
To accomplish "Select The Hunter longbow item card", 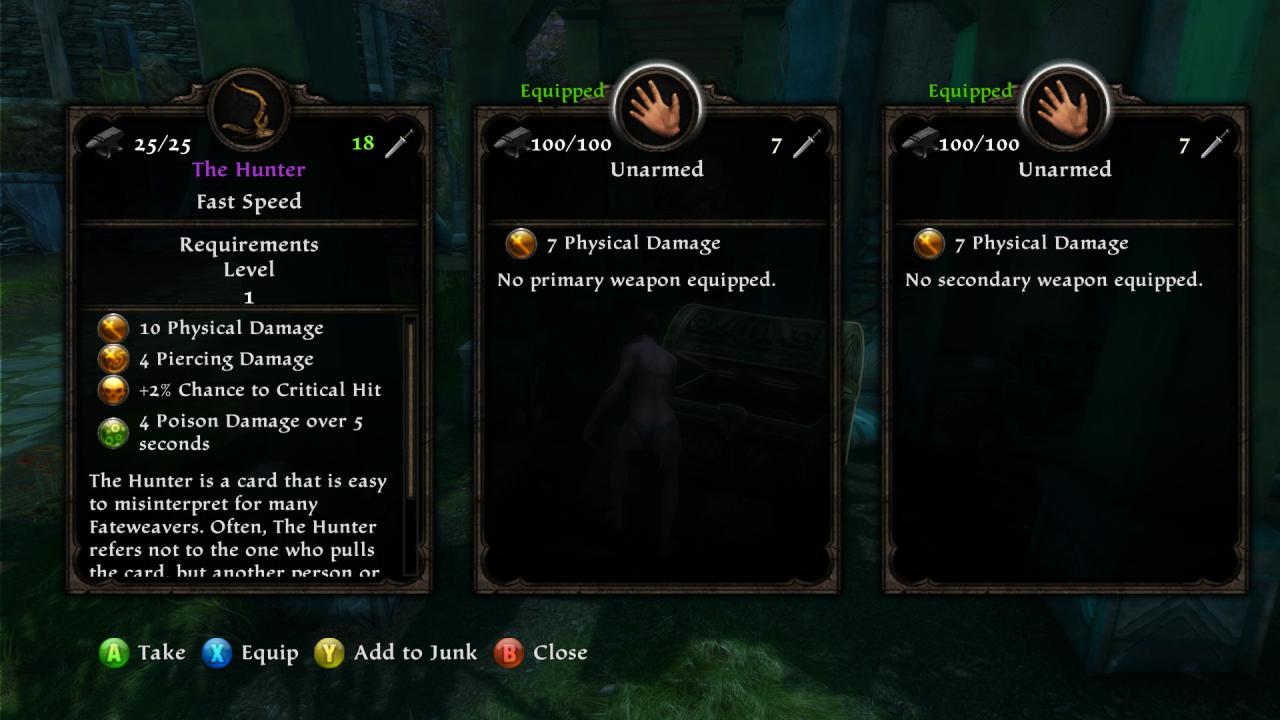I will [249, 350].
